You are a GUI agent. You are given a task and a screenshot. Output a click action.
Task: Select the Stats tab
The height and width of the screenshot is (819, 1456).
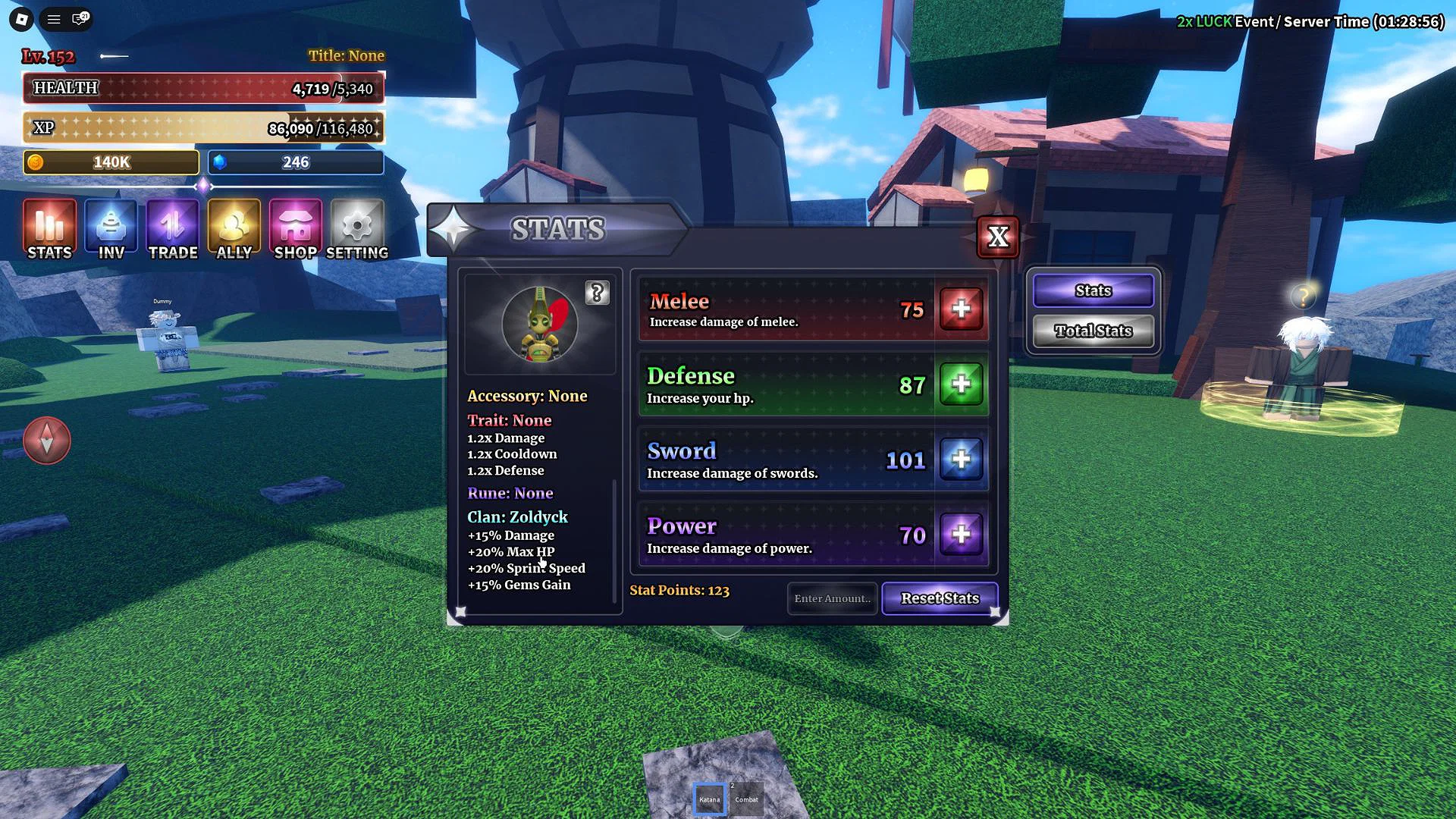pos(1092,290)
